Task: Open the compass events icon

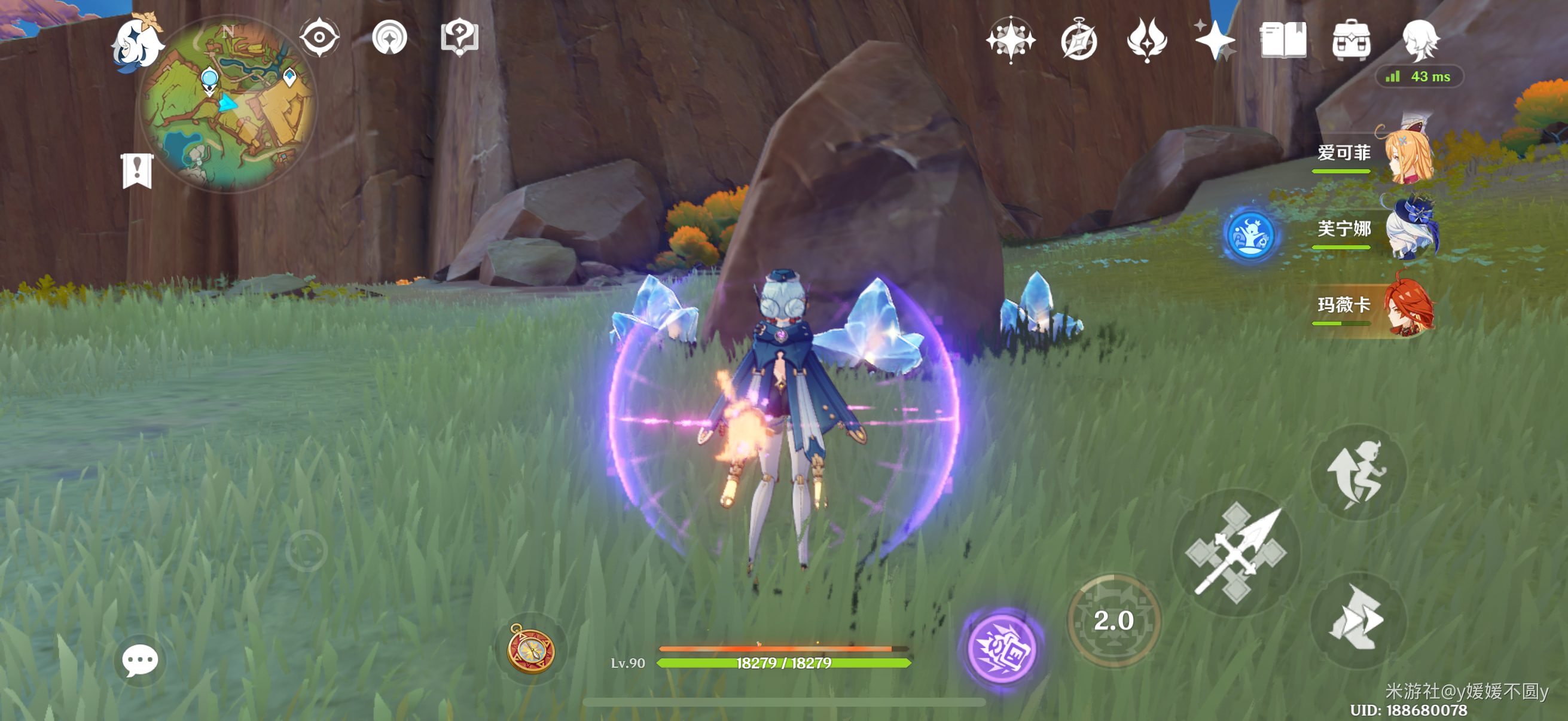Action: (x=1079, y=40)
